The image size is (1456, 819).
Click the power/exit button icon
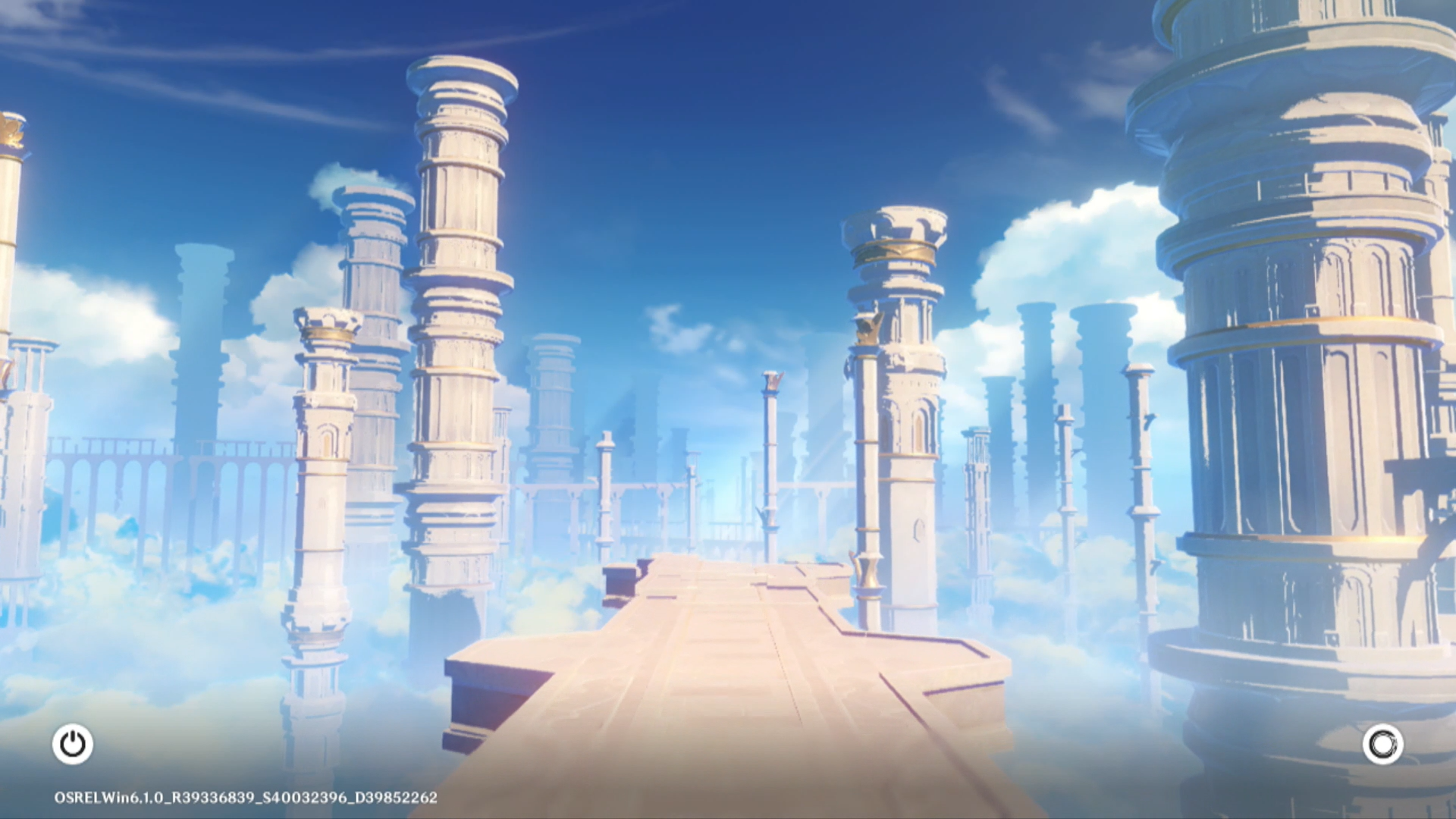point(73,744)
